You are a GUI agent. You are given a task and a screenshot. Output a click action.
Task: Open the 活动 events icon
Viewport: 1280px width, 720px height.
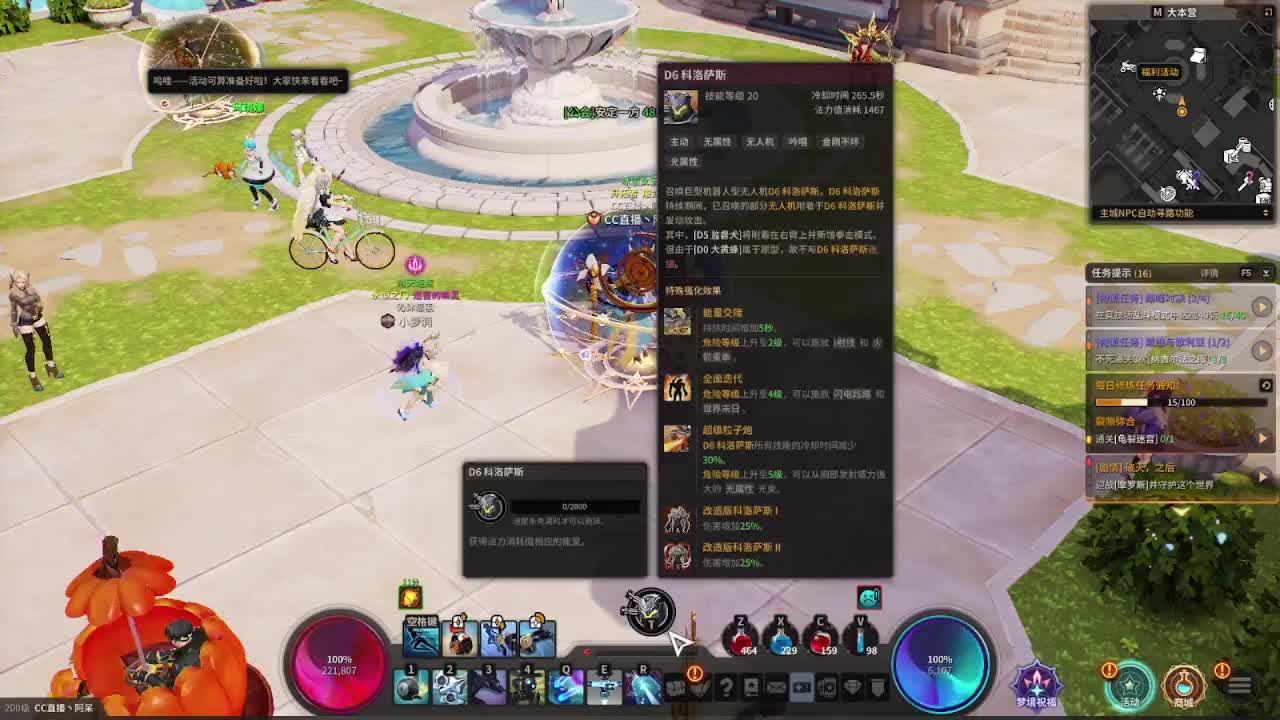tap(1129, 684)
